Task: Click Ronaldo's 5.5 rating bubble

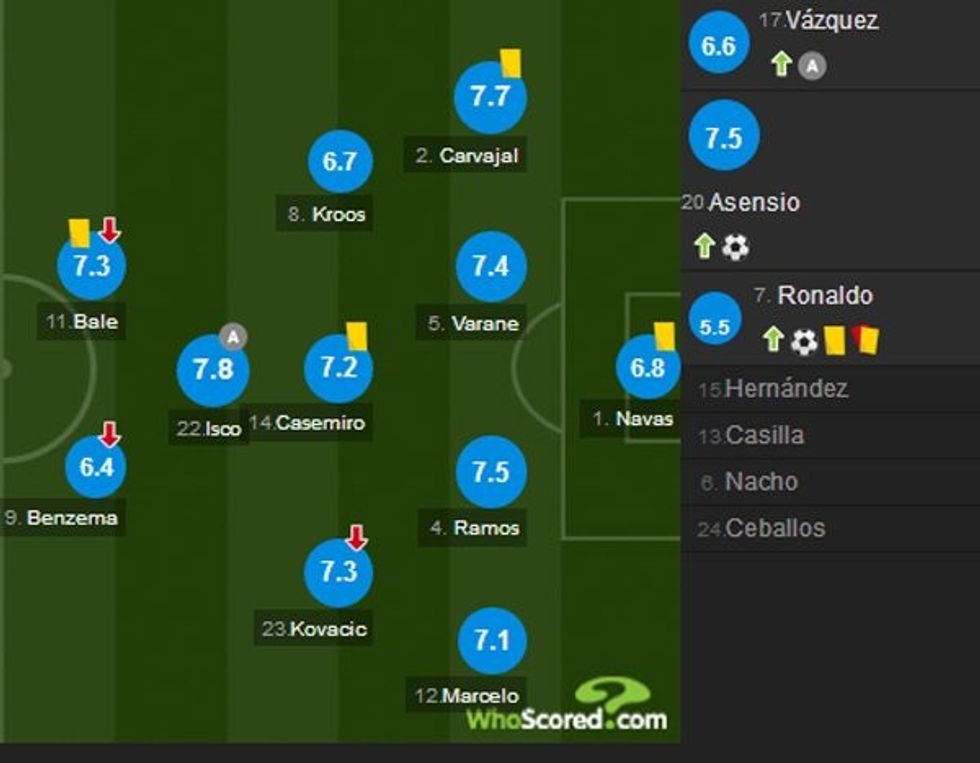Action: [715, 325]
